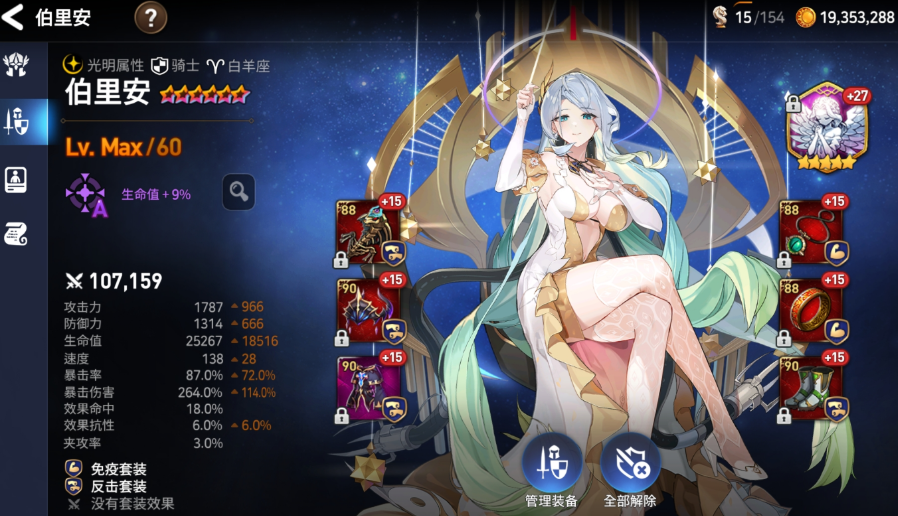Select the sword and shield equipment tab

tap(16, 122)
